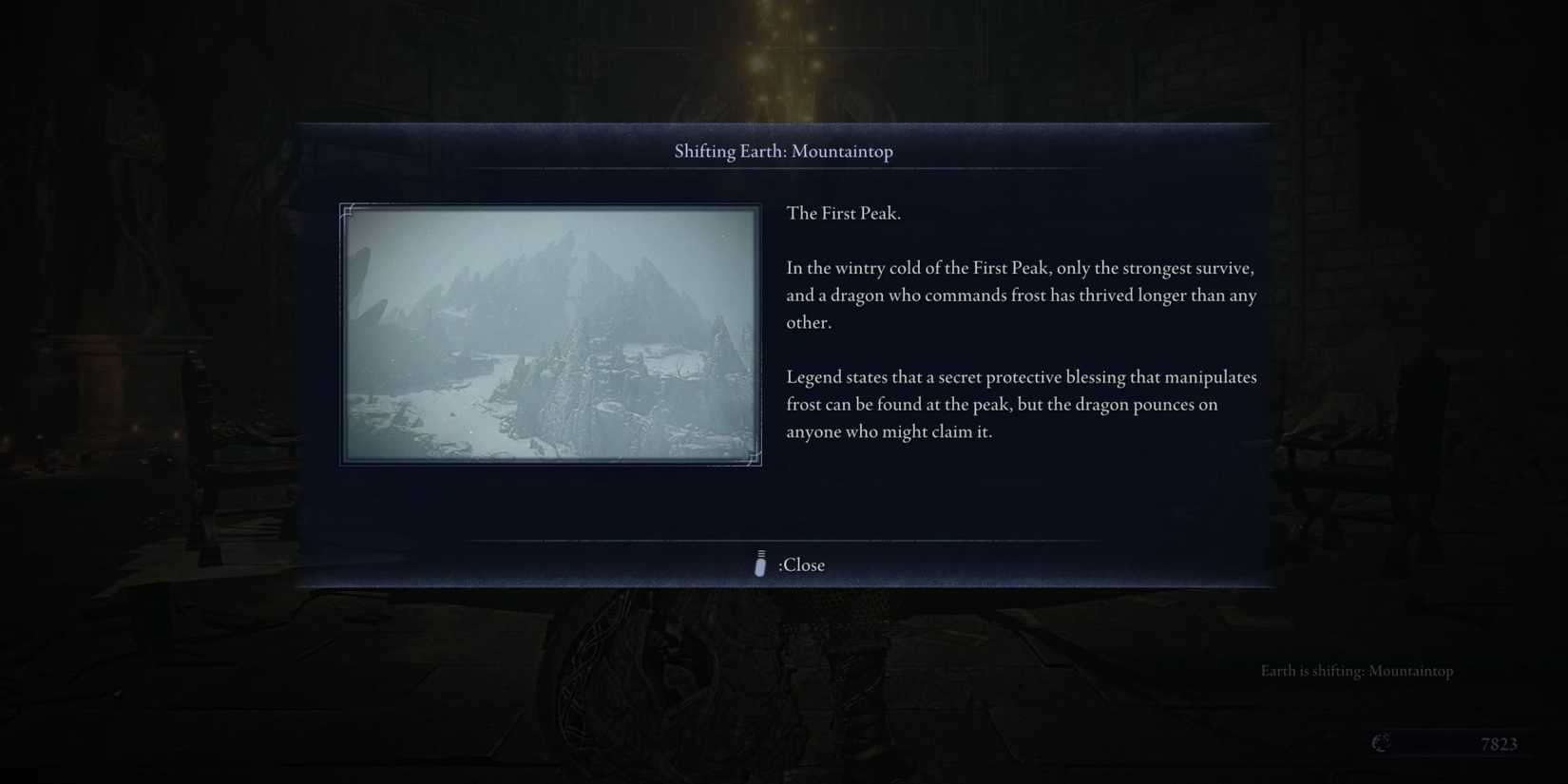Click the top edge of the dialog panel
This screenshot has height=784, width=1568.
pyautogui.click(x=783, y=124)
